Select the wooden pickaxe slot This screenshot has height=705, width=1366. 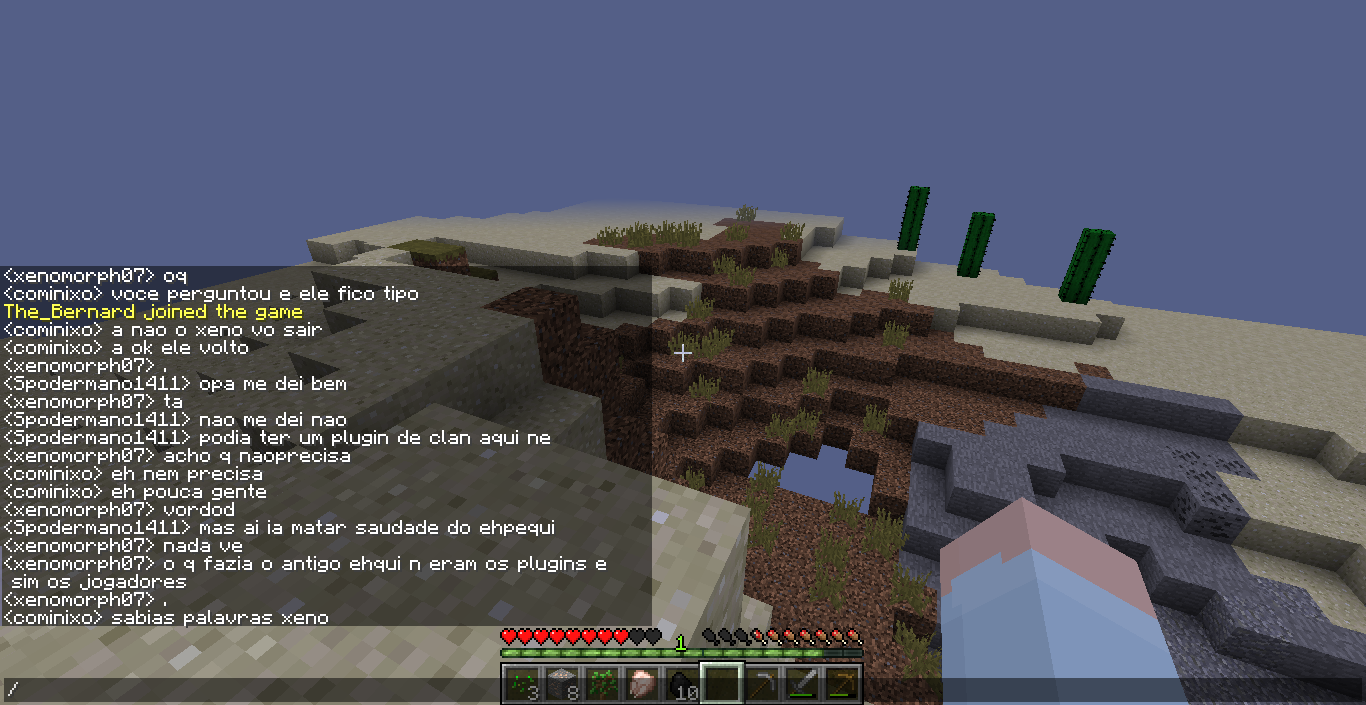842,684
